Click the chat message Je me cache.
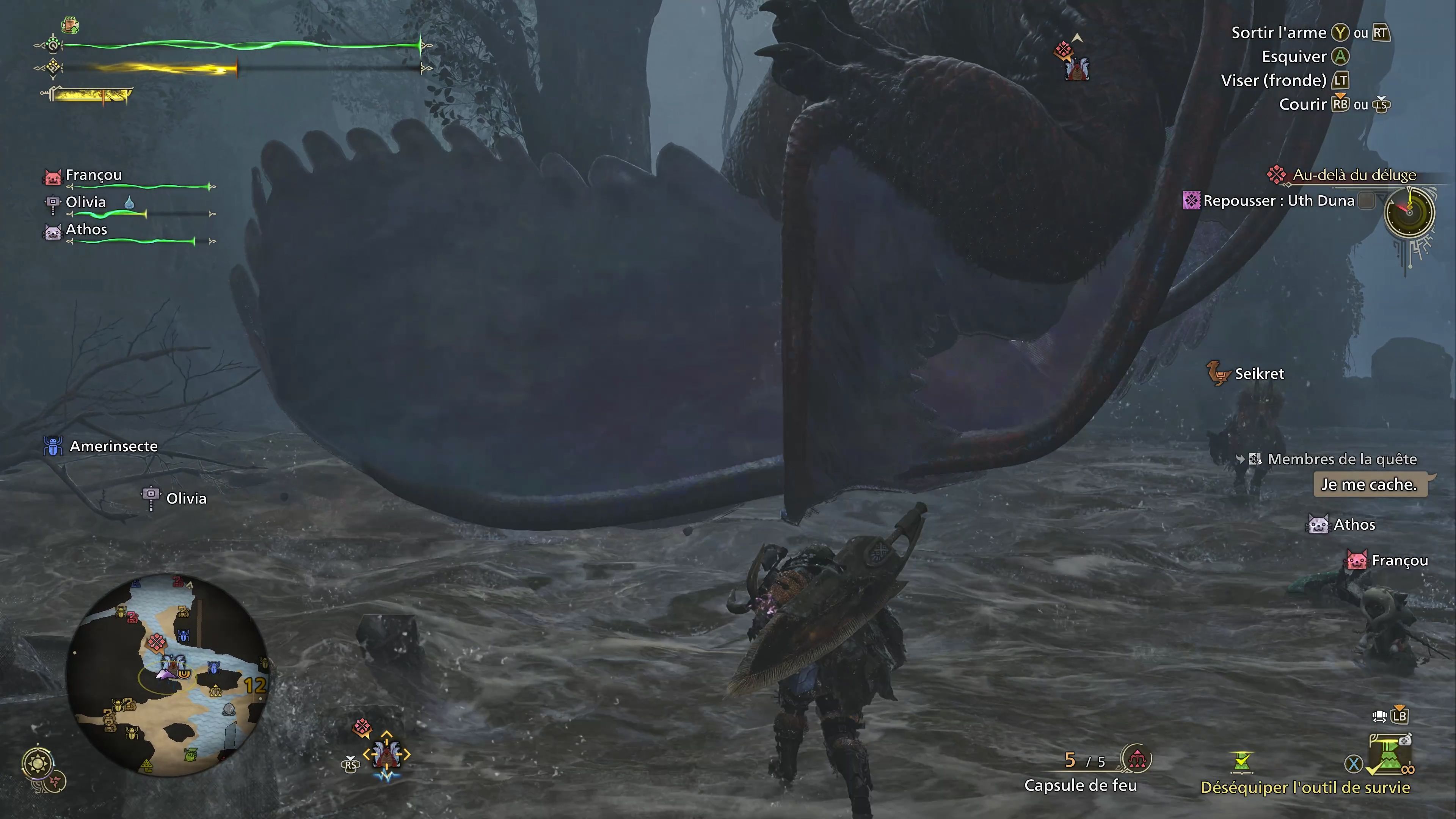Screen dimensions: 1456x819 coord(1372,485)
